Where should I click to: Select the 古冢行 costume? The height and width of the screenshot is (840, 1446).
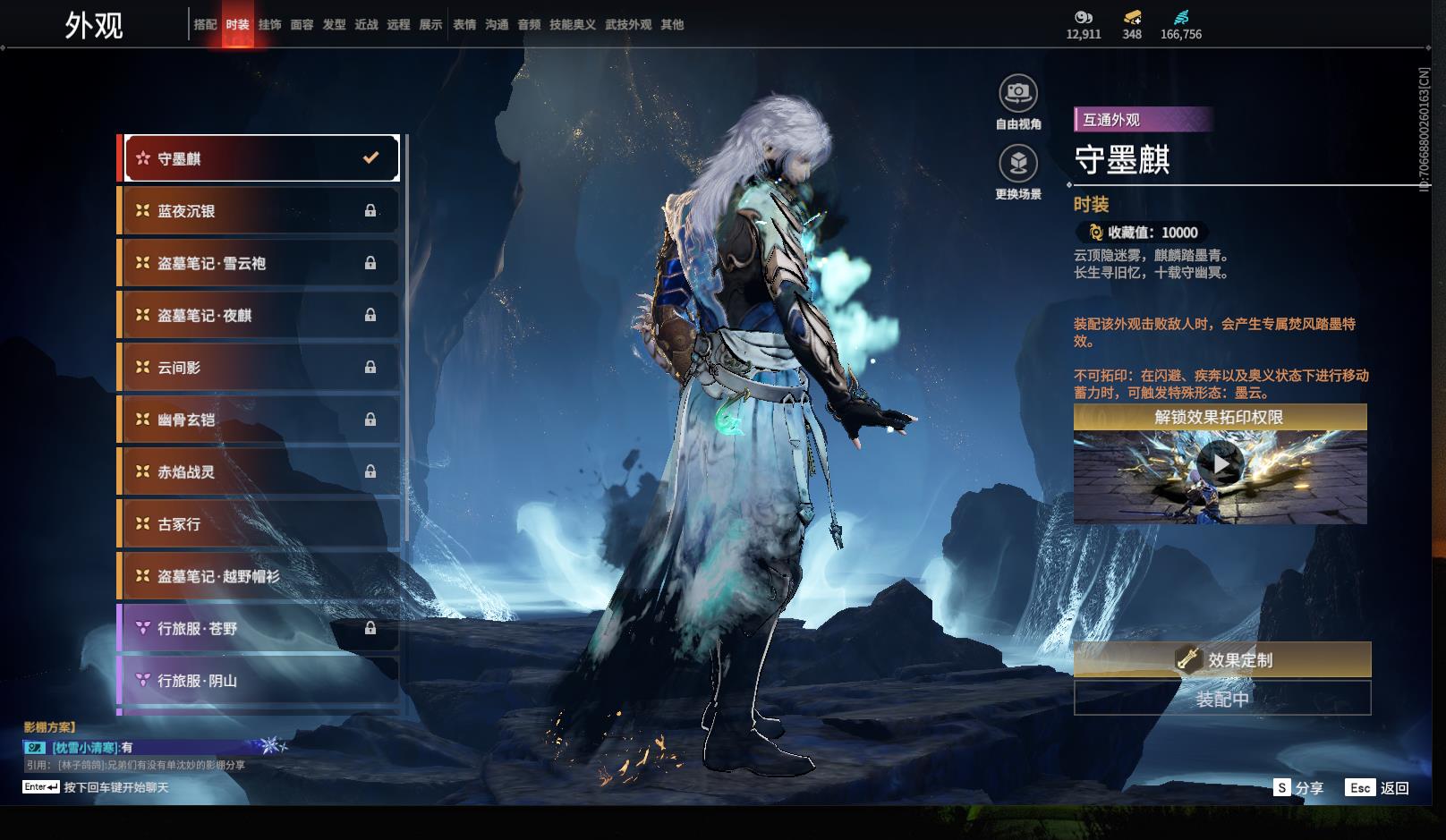click(x=259, y=524)
